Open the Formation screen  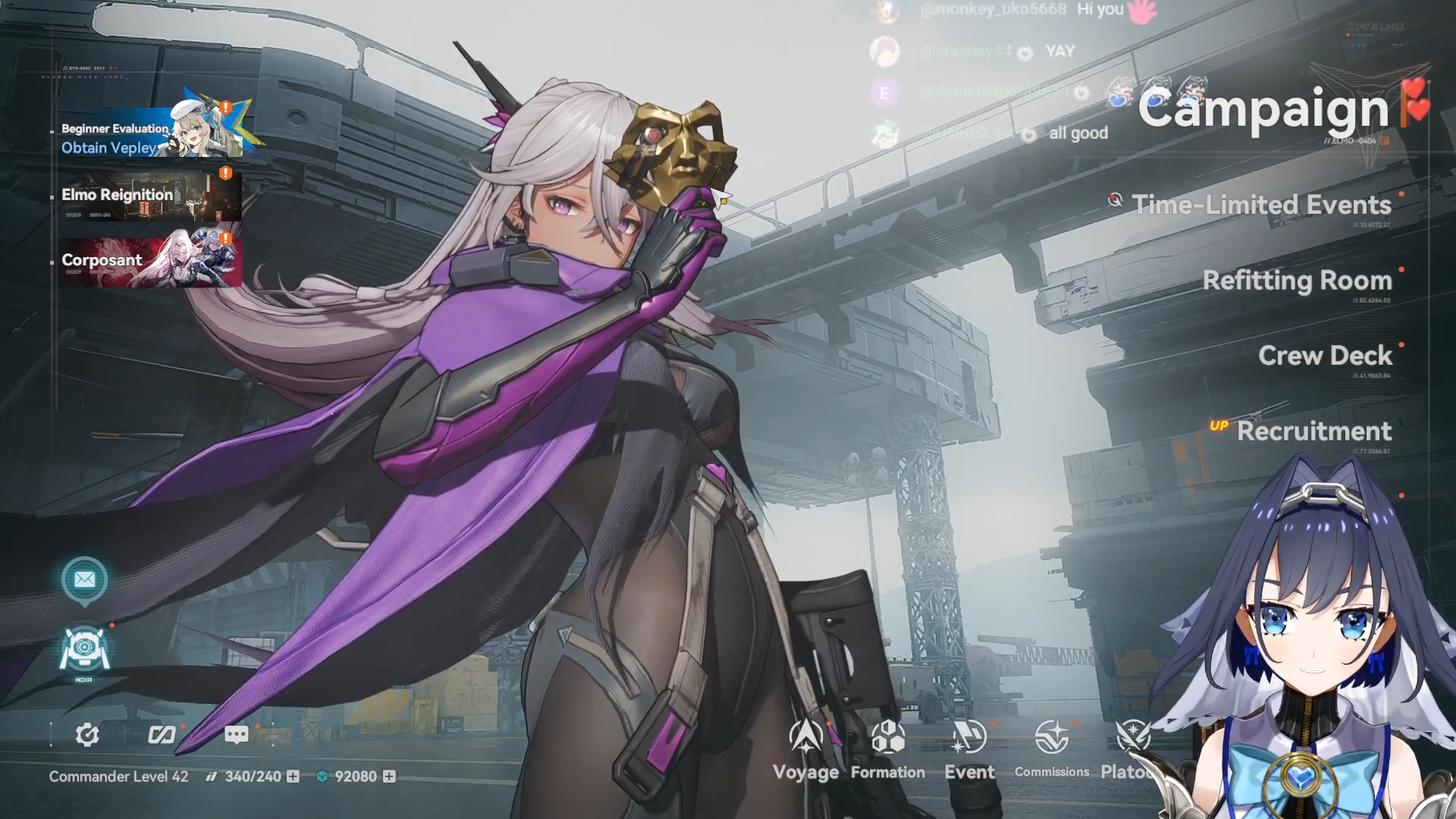[887, 749]
